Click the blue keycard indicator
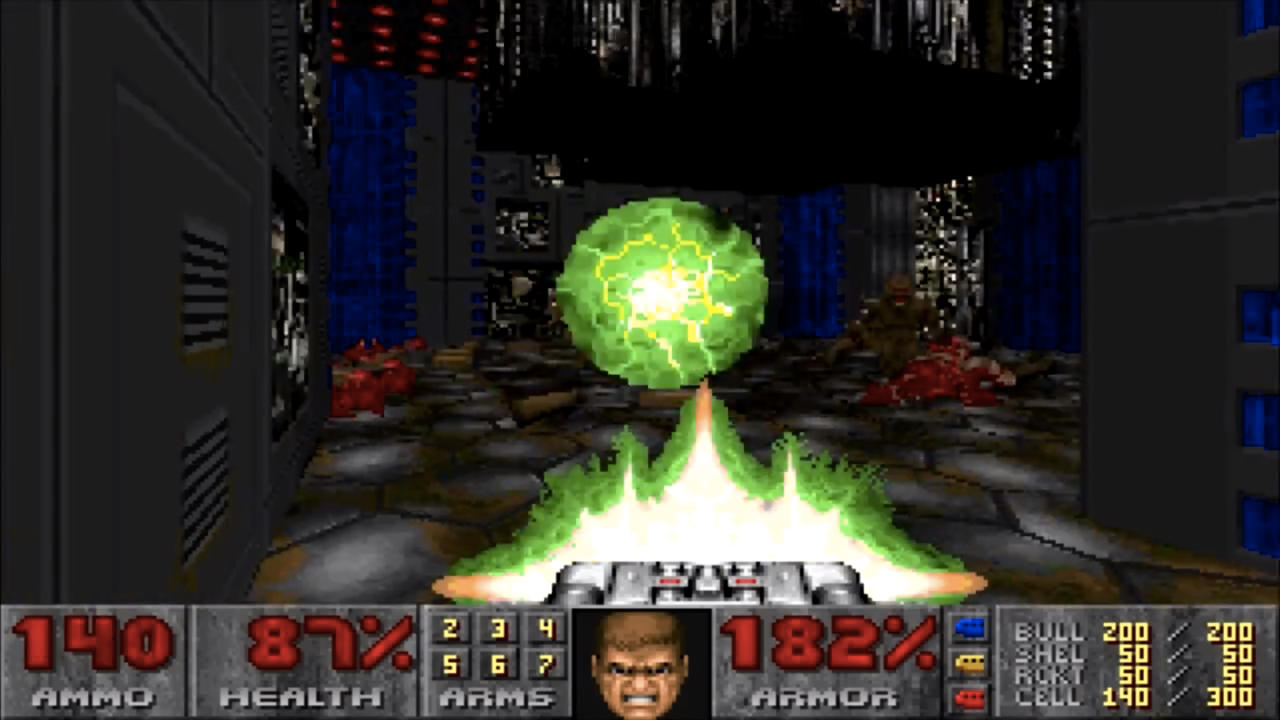The height and width of the screenshot is (720, 1280). 970,629
